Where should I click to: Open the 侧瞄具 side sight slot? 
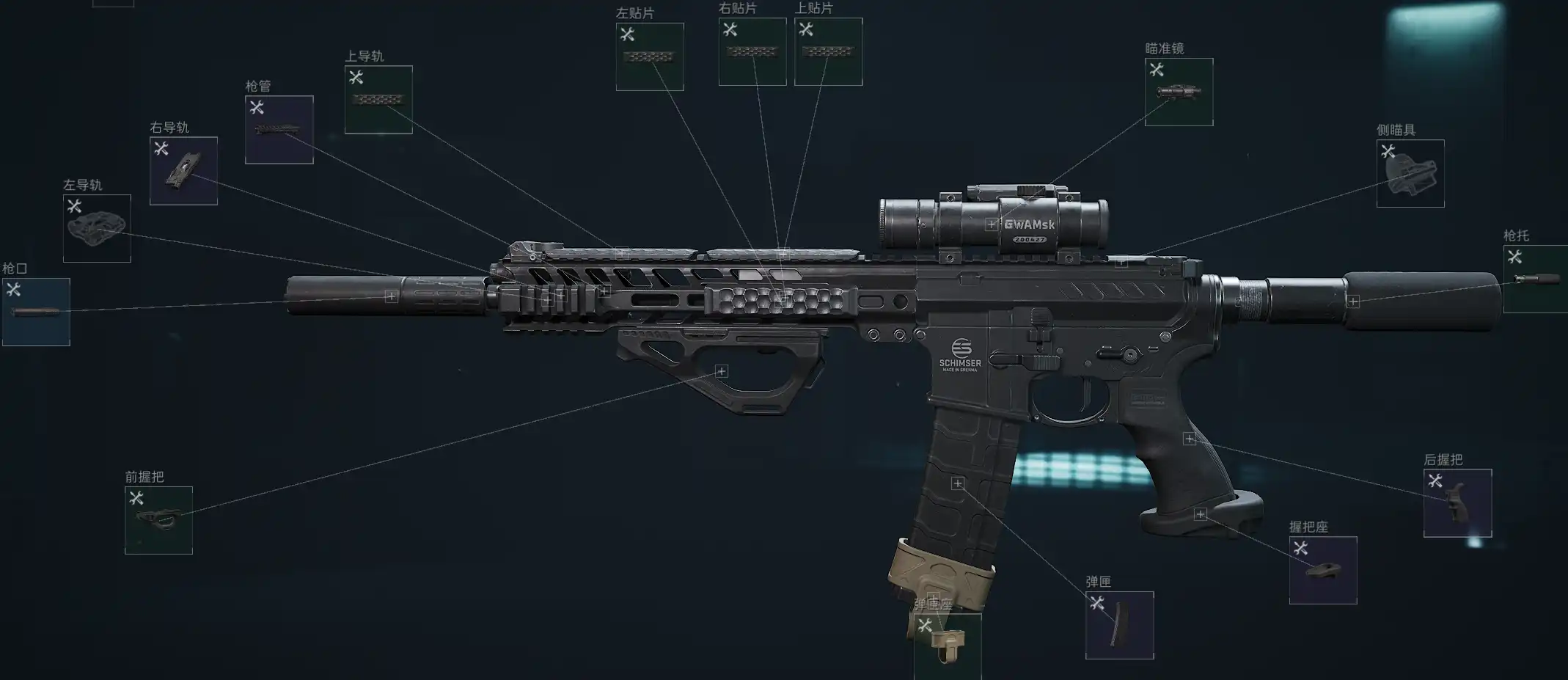1410,174
